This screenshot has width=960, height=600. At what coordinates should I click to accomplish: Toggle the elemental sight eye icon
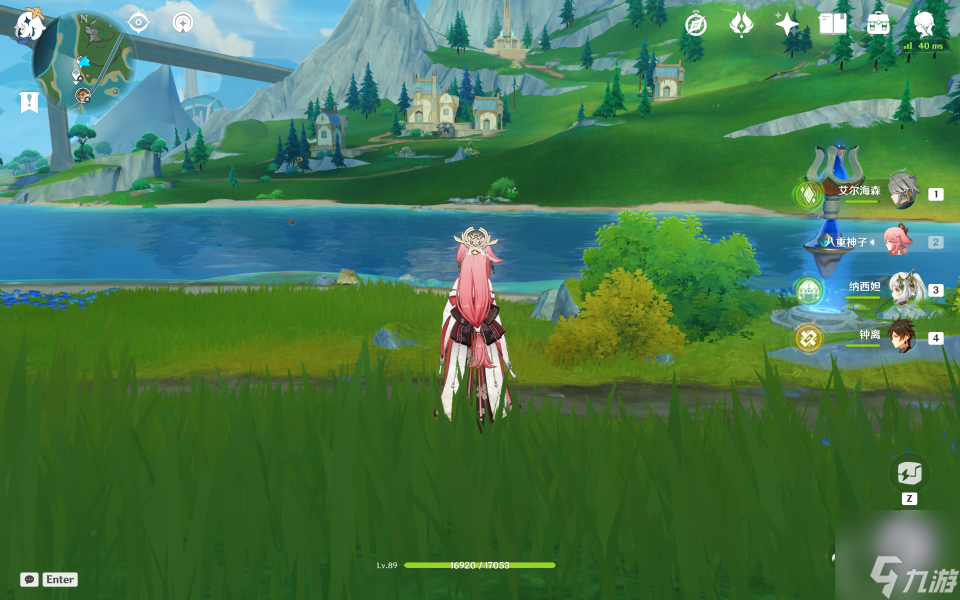[138, 23]
